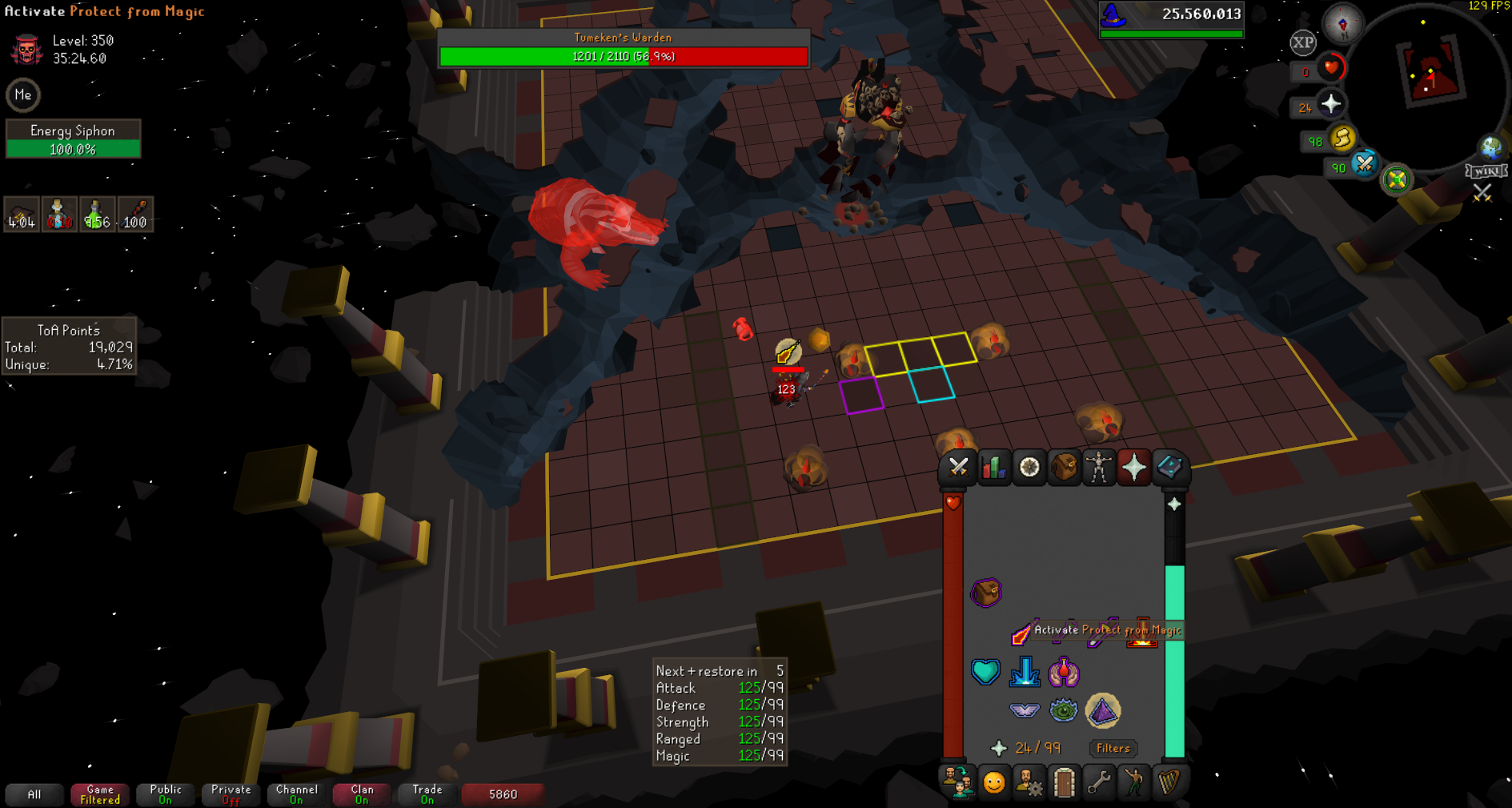Open the Combat Options tab
This screenshot has width=1512, height=808.
point(958,467)
